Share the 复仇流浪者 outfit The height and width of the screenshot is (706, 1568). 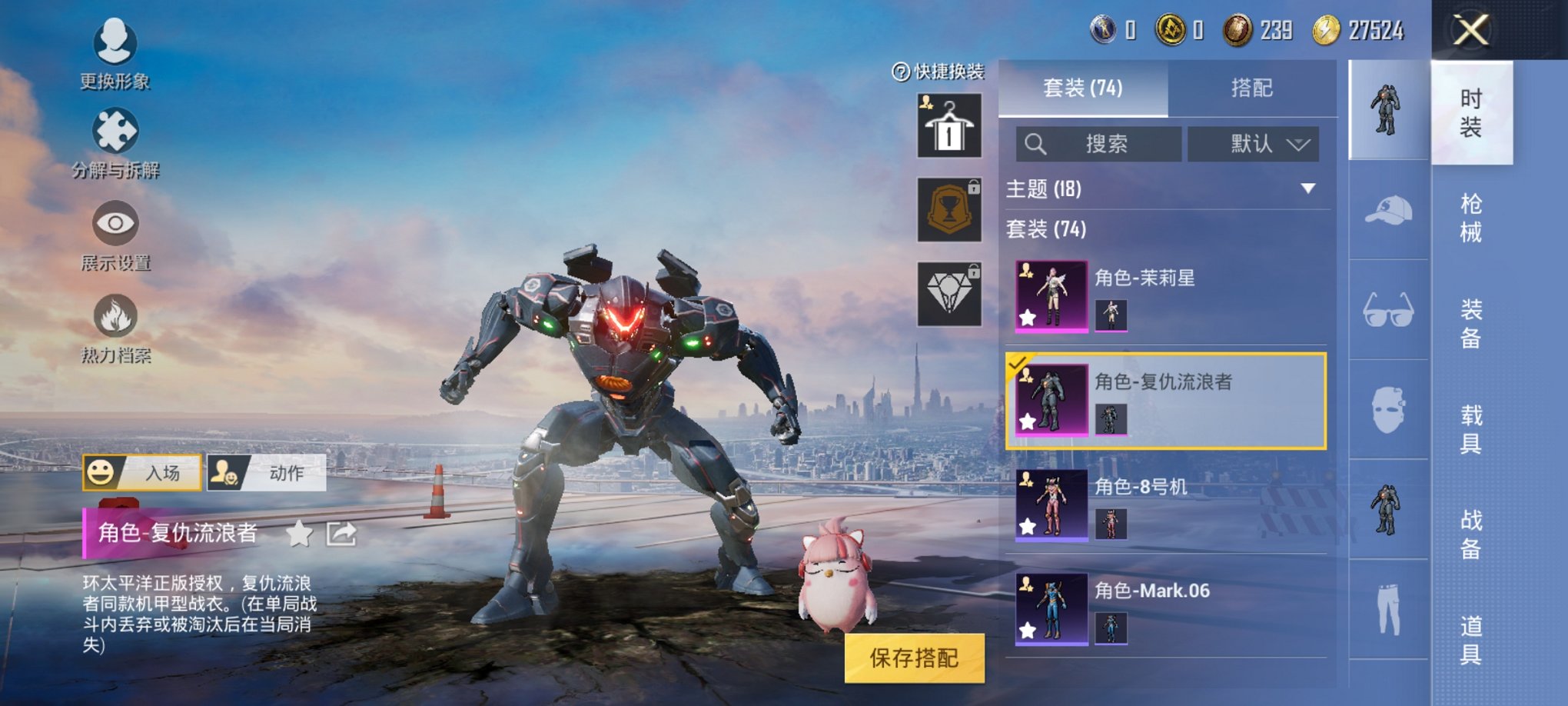point(341,533)
